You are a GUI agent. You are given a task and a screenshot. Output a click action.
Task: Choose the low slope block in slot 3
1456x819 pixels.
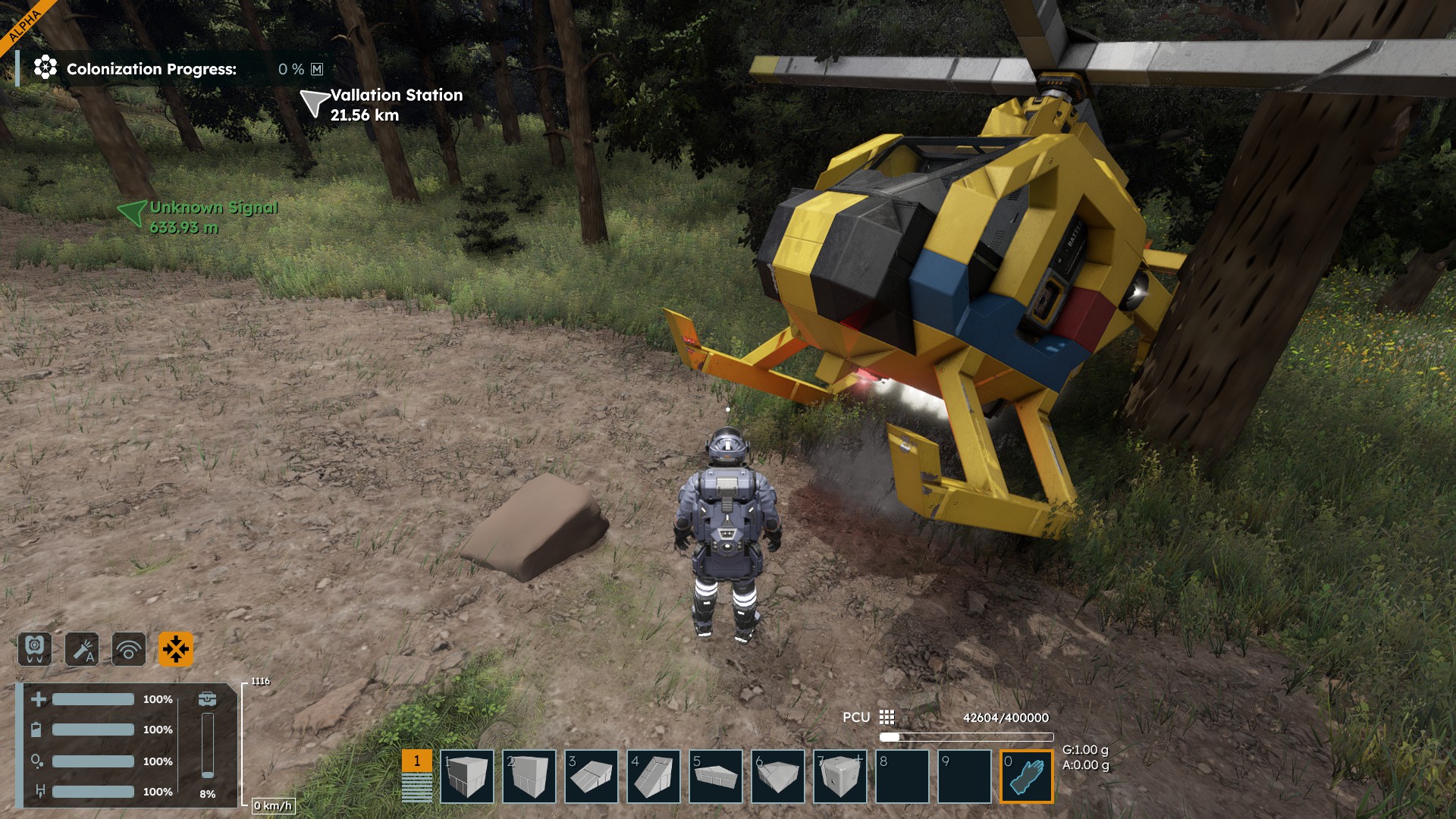point(591,776)
